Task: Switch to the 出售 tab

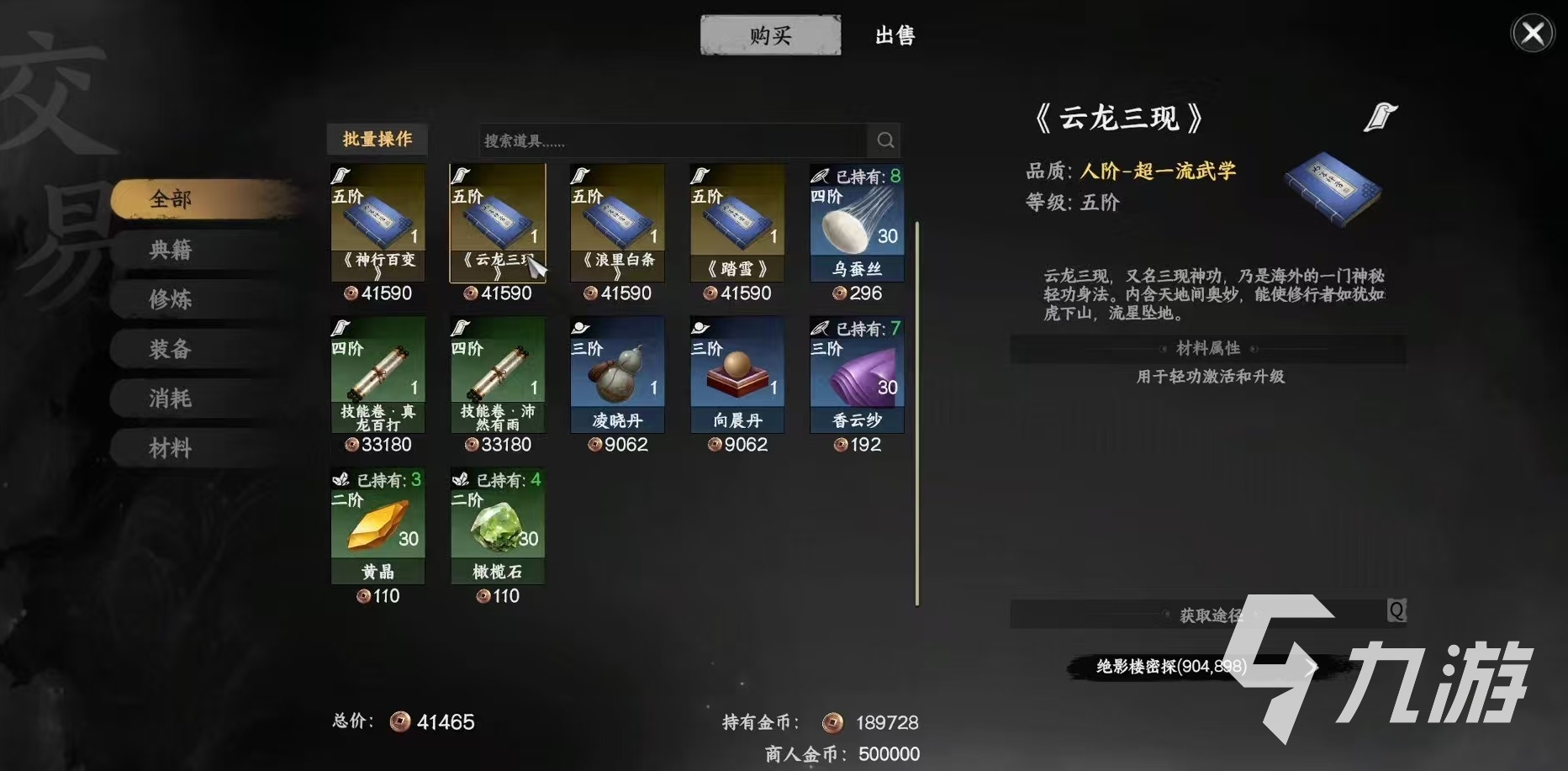Action: pyautogui.click(x=895, y=35)
